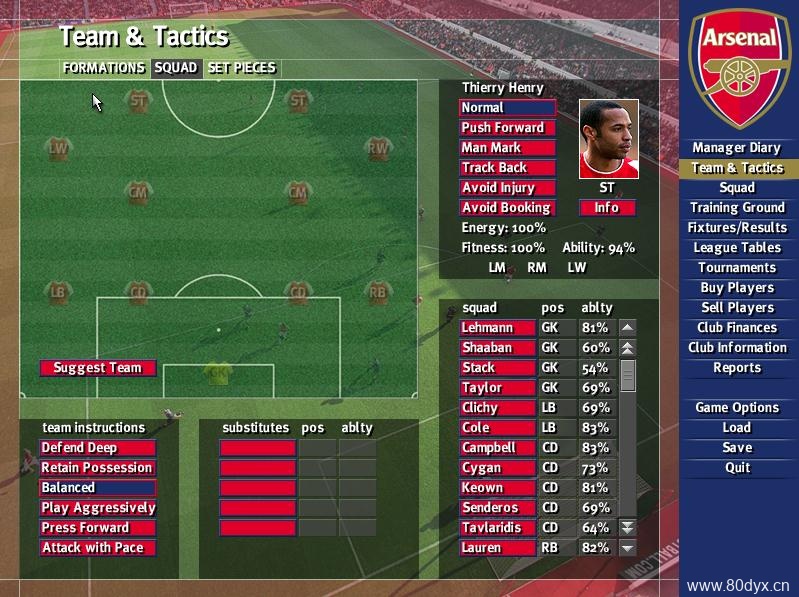799x597 pixels.
Task: Open the Manager Diary menu
Action: (737, 148)
